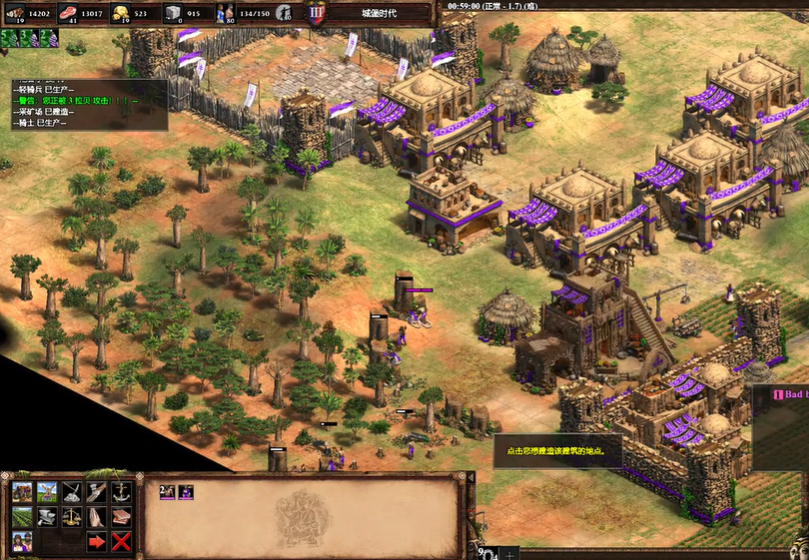Select the Mill building icon

point(47,492)
